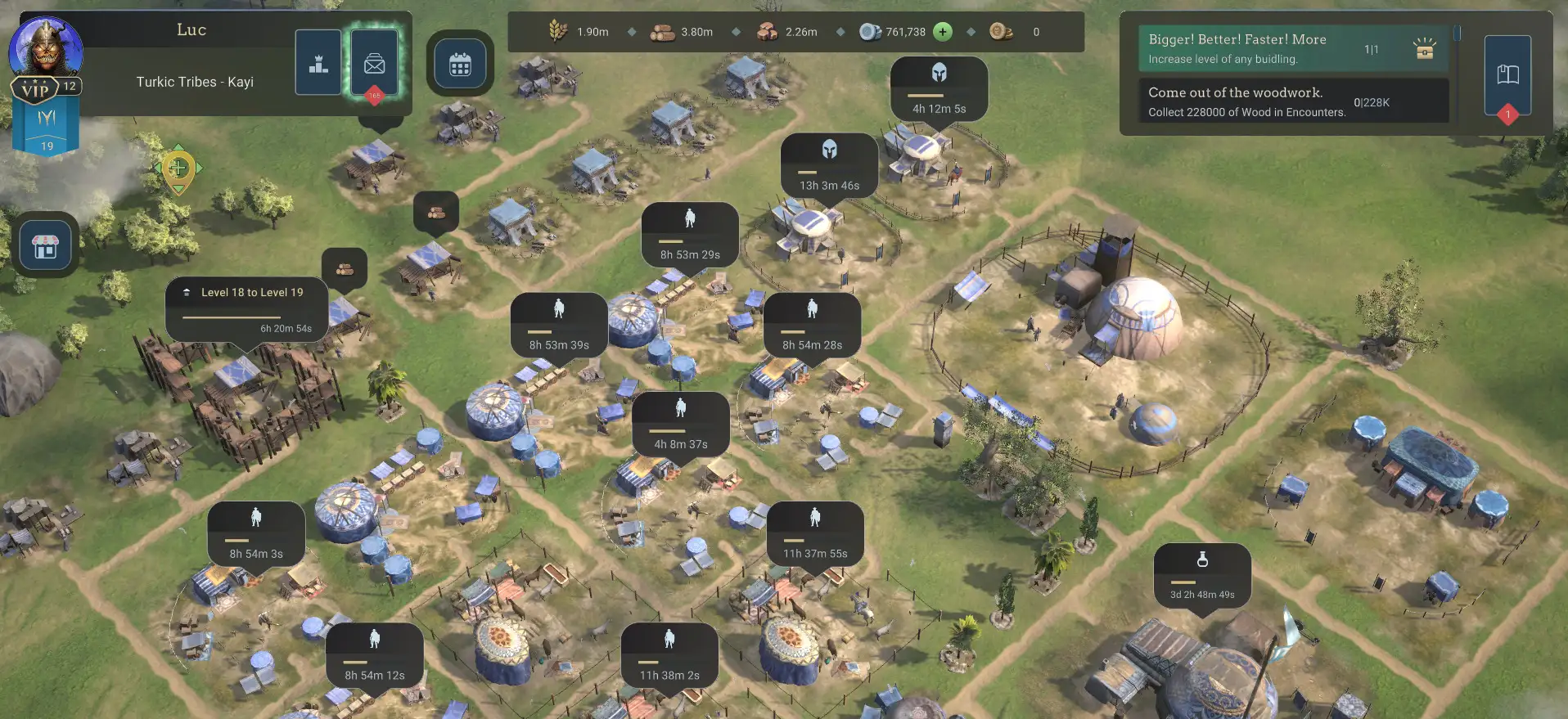Open the quest book button
1568x719 pixels.
click(x=1507, y=75)
